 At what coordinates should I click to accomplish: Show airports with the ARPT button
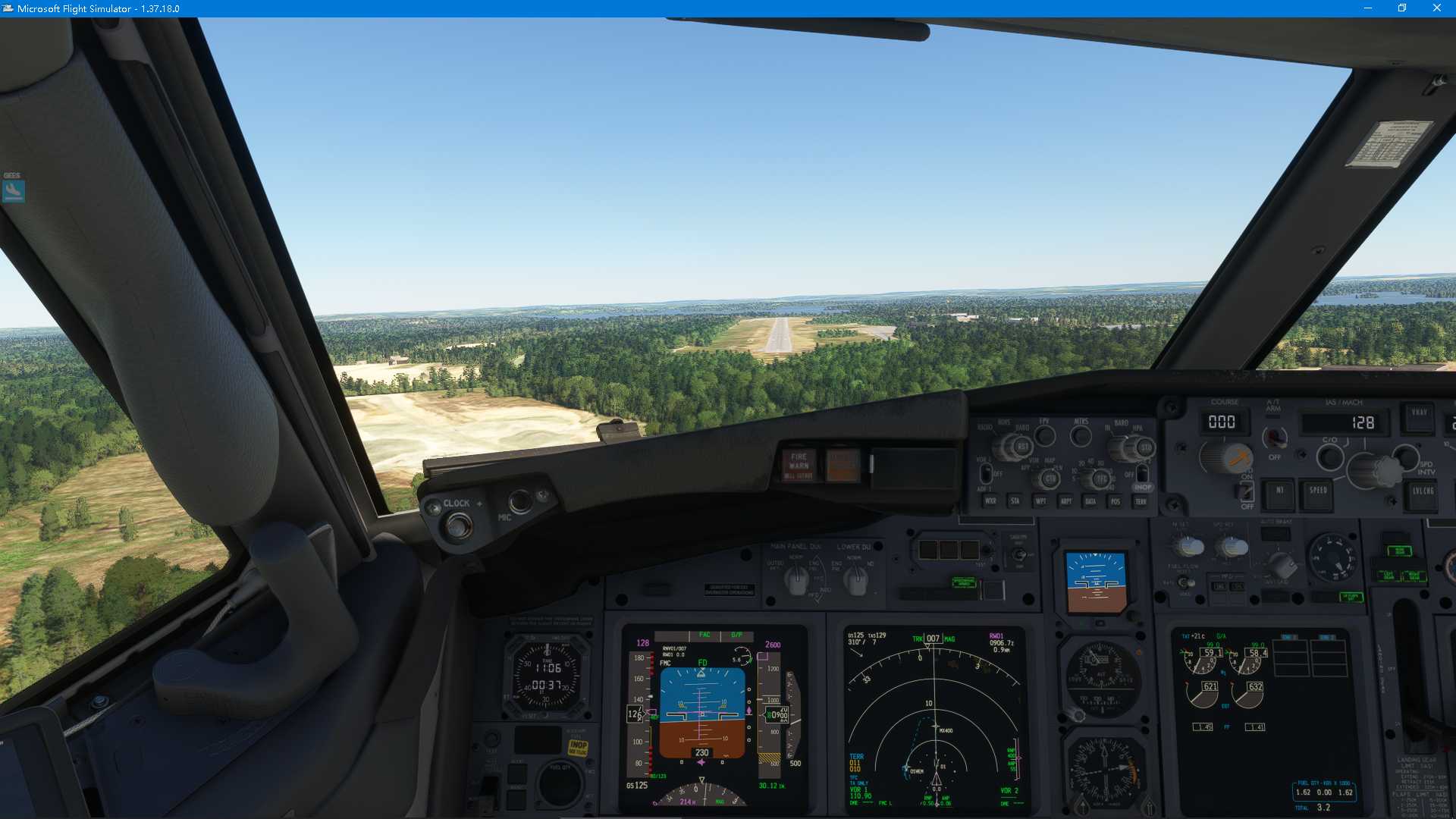[x=1065, y=501]
